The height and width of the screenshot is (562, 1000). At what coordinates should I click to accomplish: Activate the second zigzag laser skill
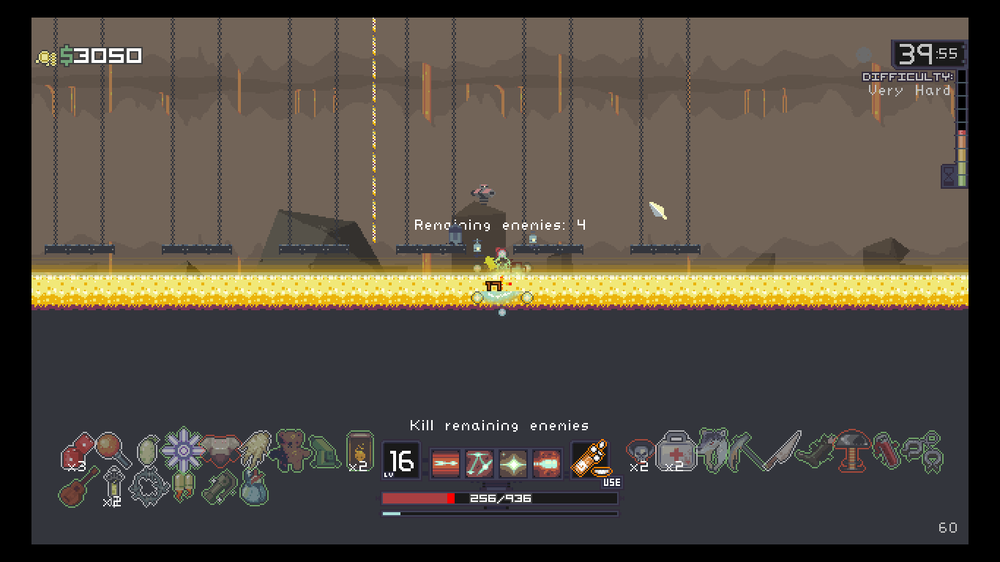pyautogui.click(x=480, y=463)
